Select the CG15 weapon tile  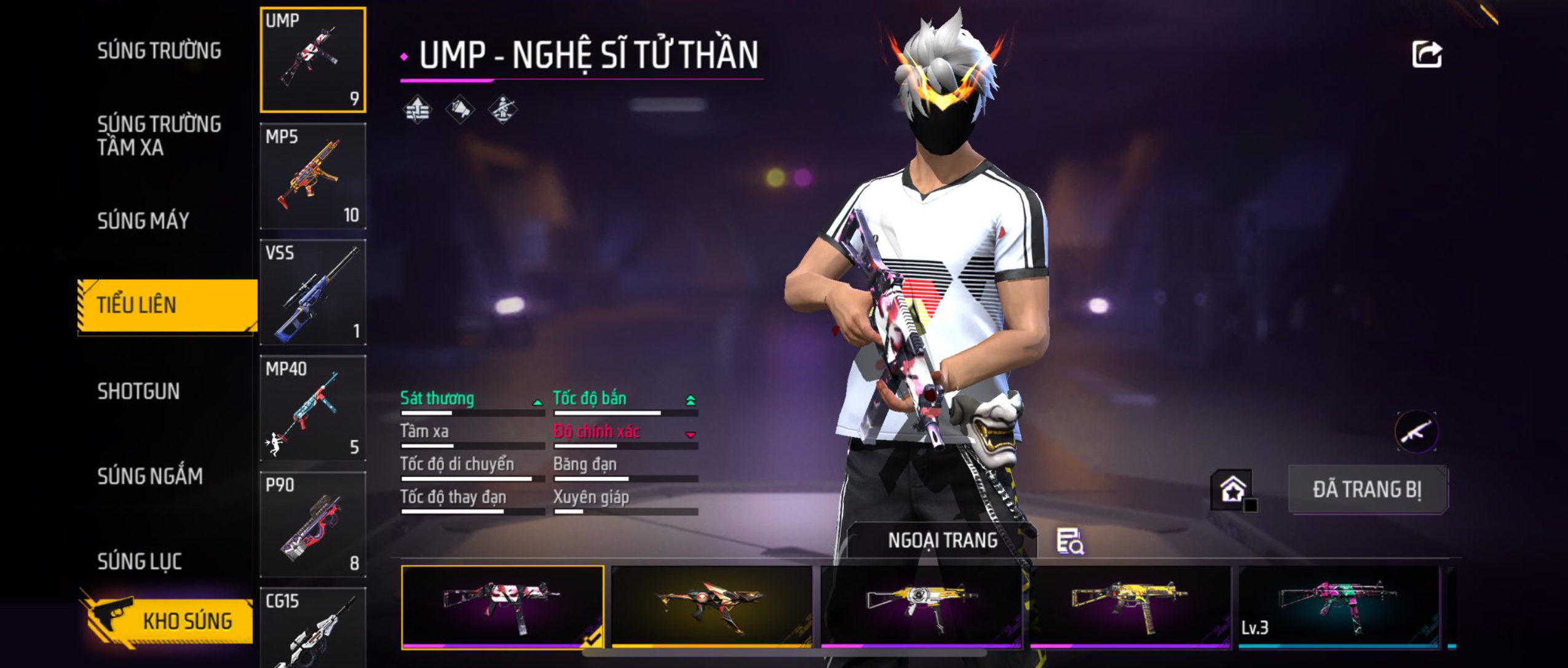(313, 627)
